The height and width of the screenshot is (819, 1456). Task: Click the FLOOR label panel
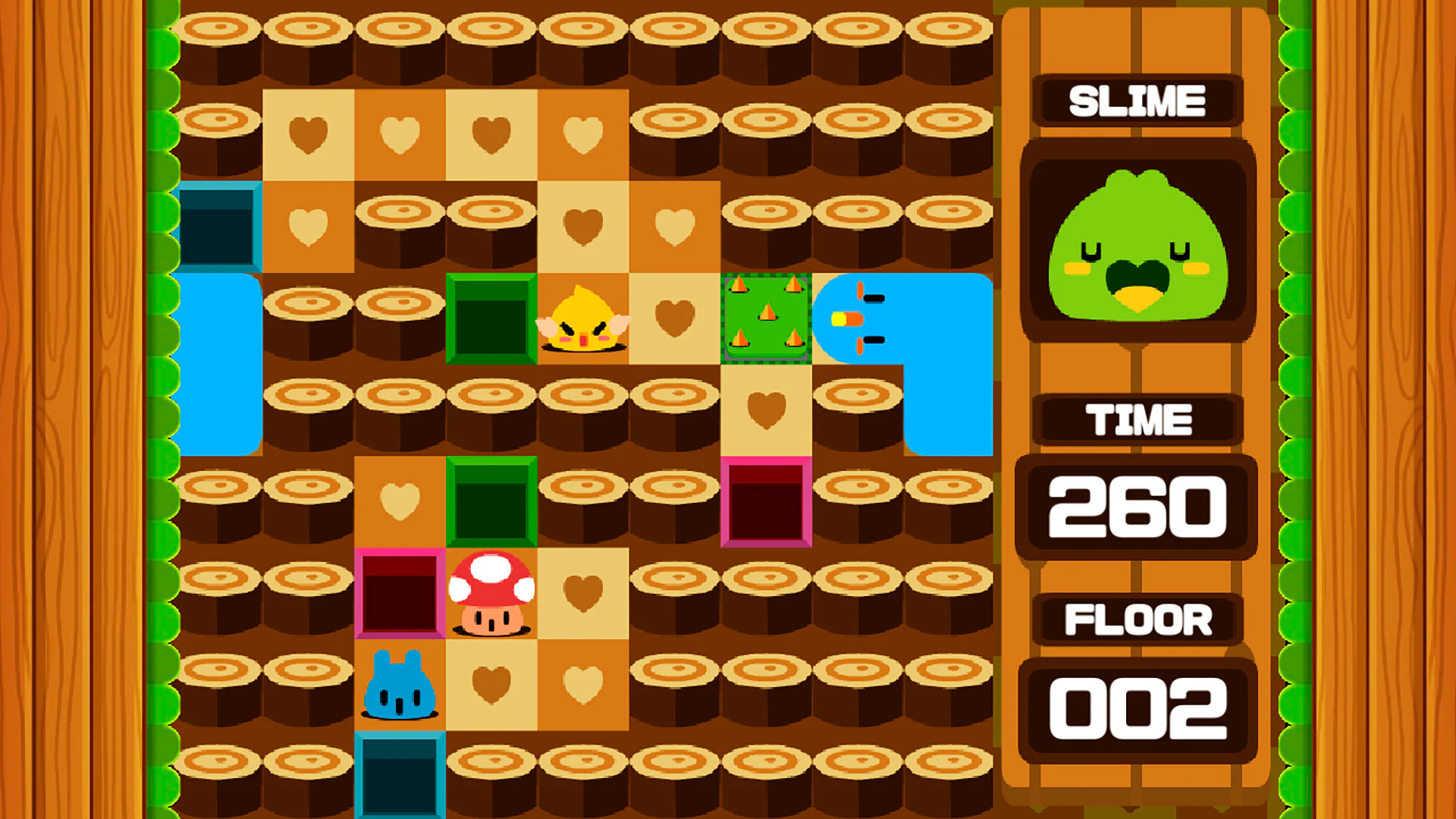(x=1137, y=620)
